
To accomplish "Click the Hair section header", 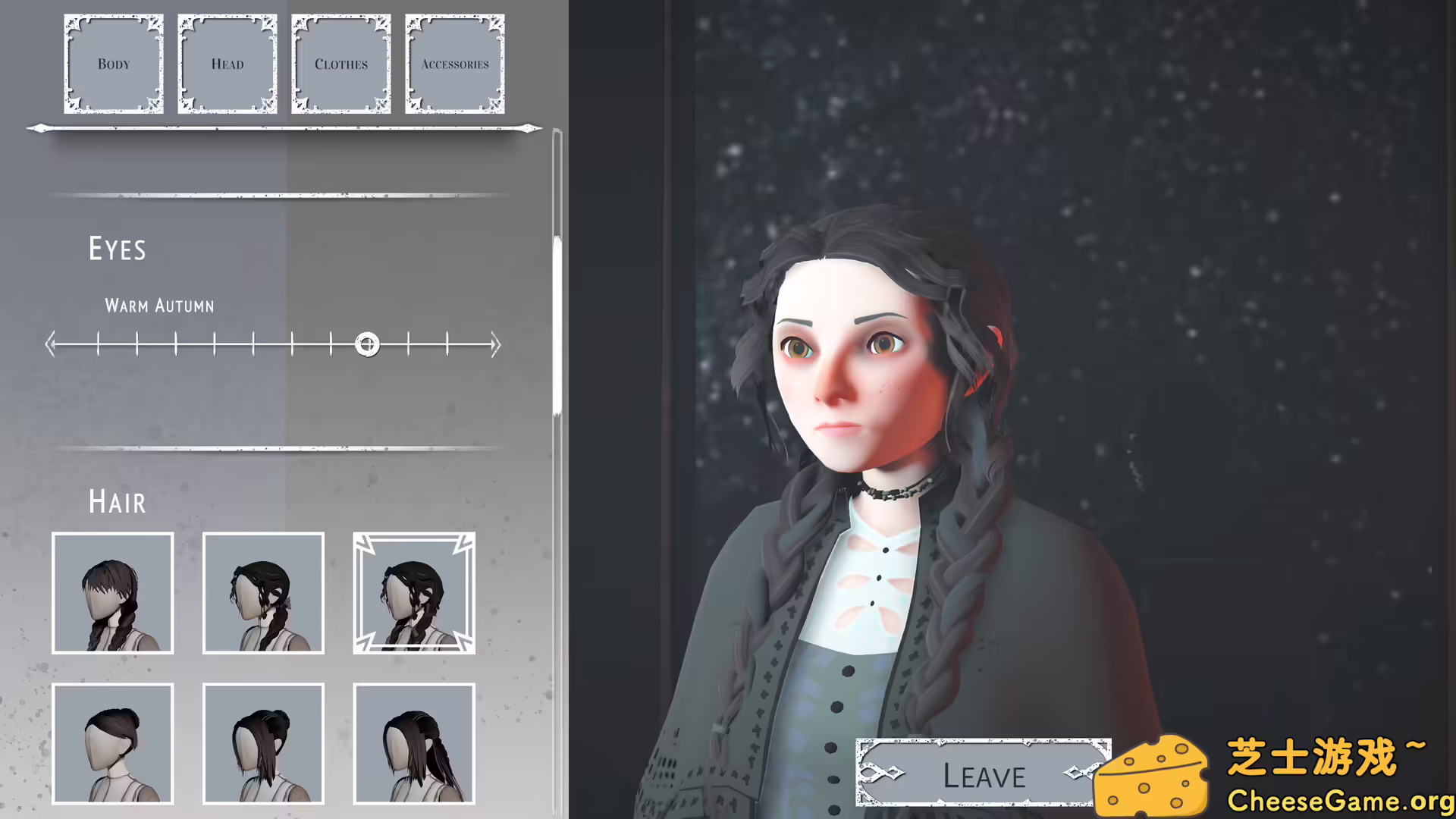I will [118, 502].
